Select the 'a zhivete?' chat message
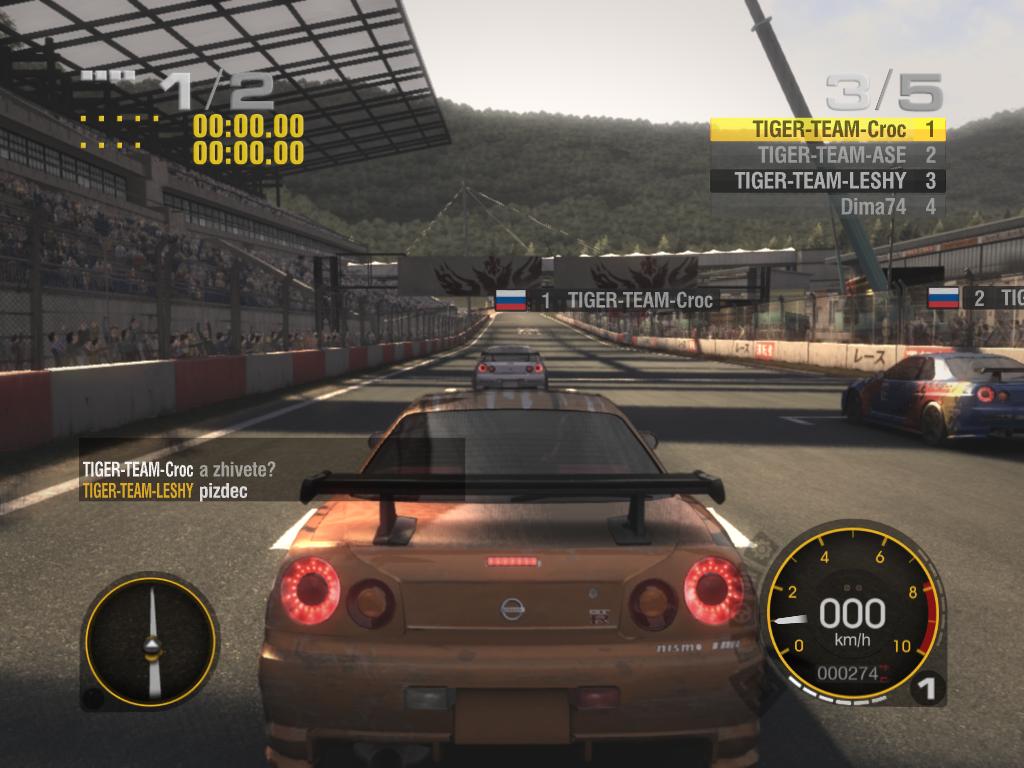 tap(238, 469)
